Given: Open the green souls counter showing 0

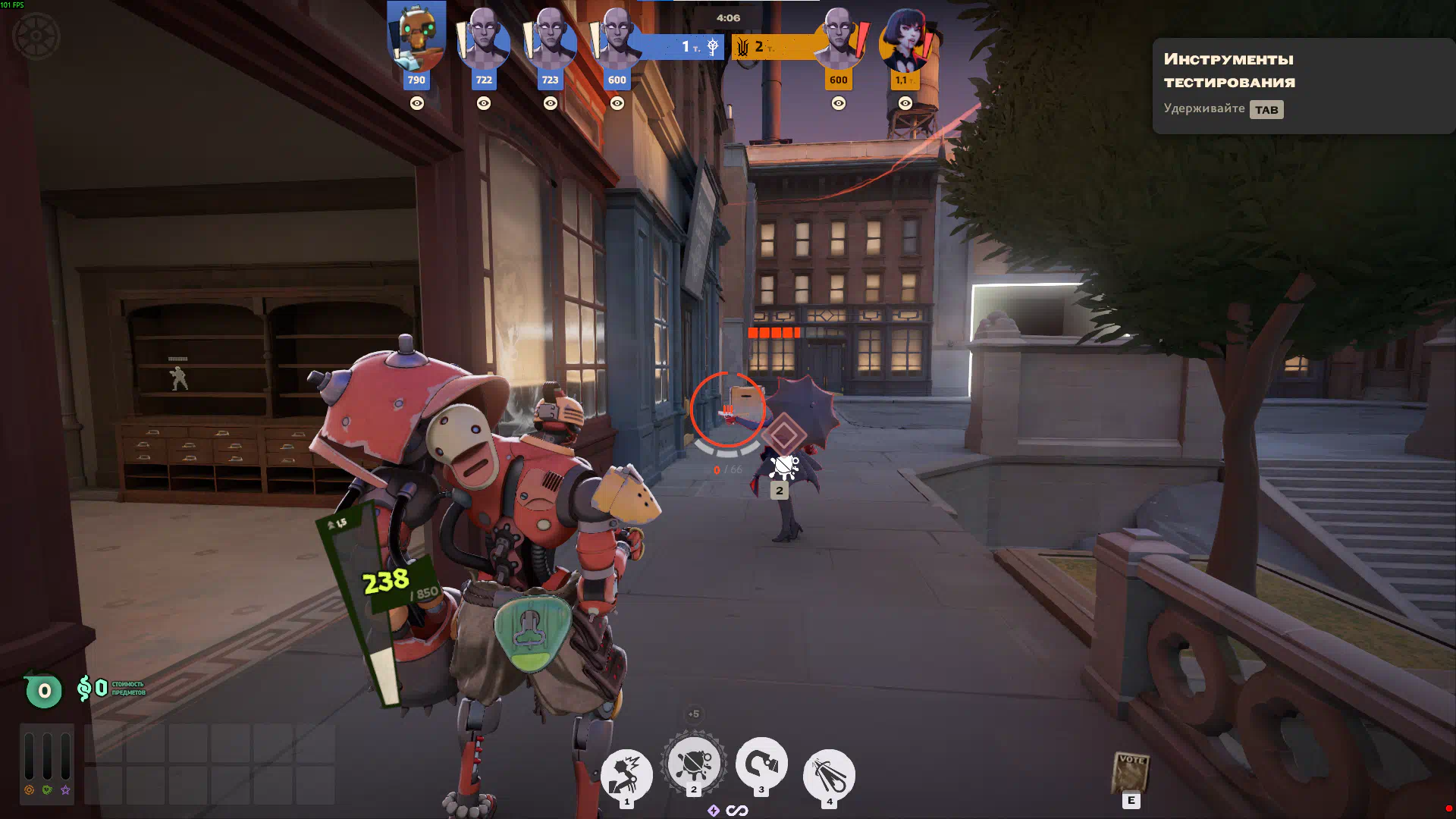Looking at the screenshot, I should click(44, 691).
